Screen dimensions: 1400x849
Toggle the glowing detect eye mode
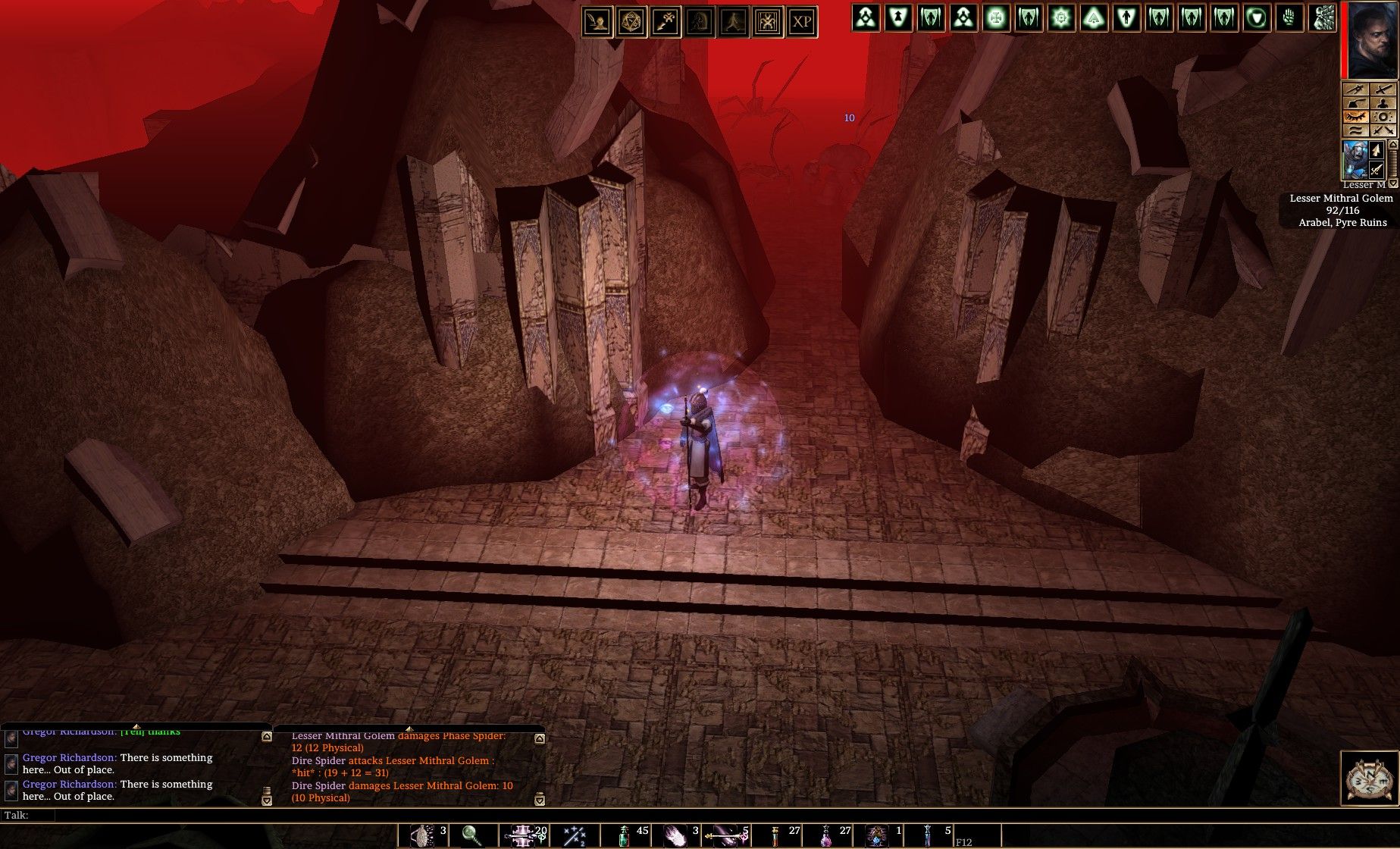[x=1356, y=115]
